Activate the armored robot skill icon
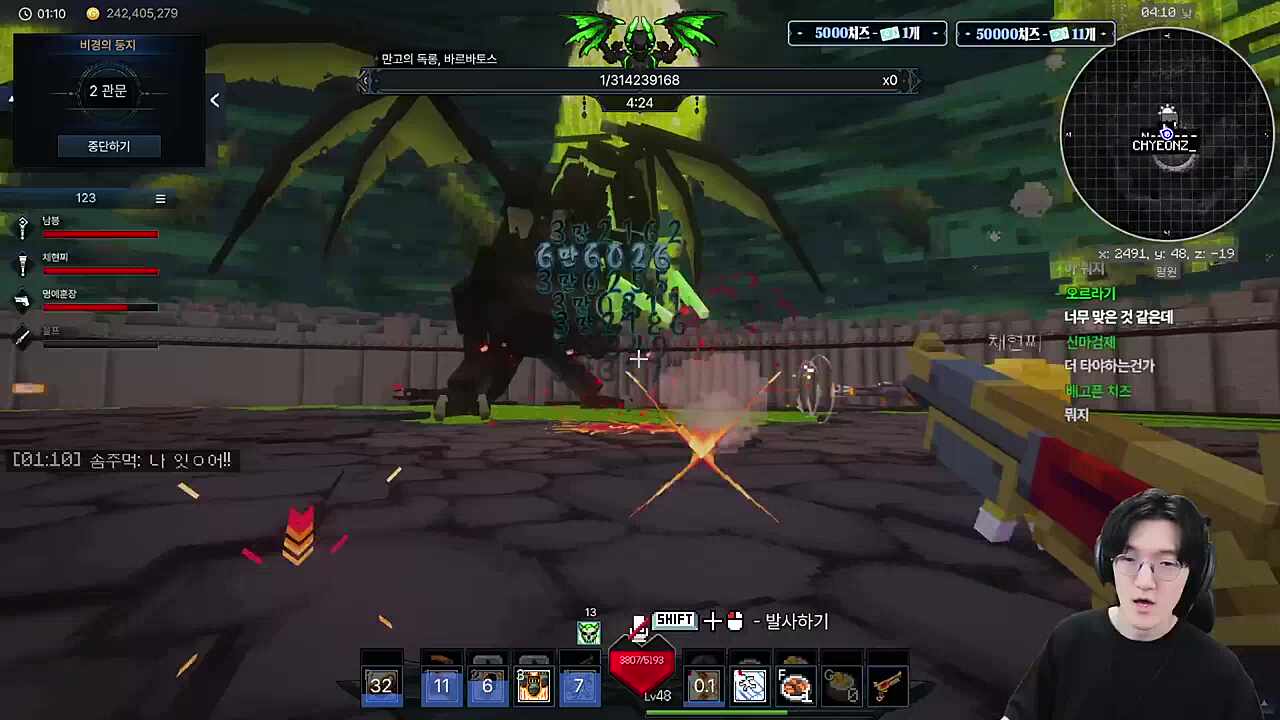1280x720 pixels. click(533, 685)
